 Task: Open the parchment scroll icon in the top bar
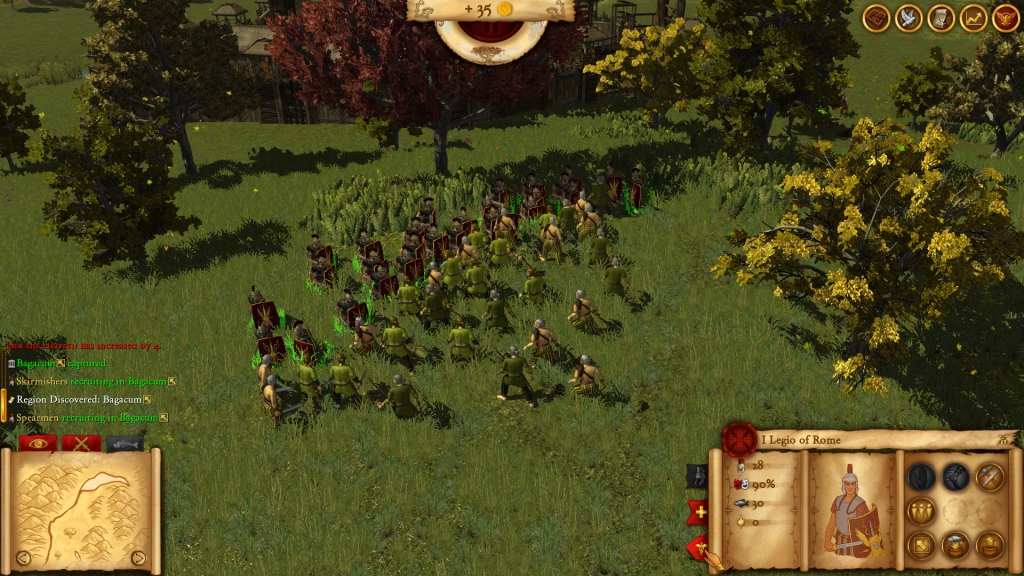(941, 18)
